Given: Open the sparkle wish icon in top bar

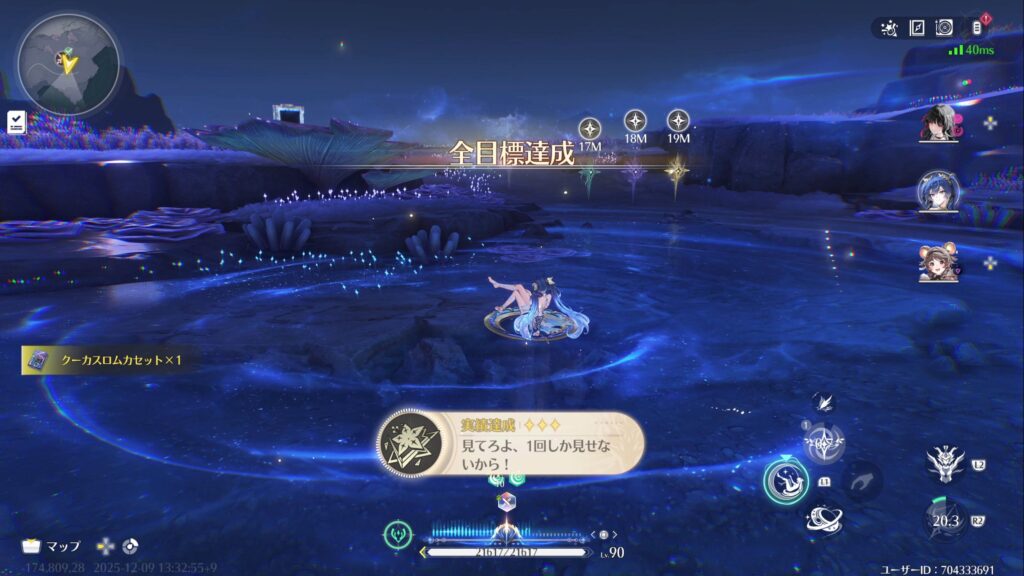Looking at the screenshot, I should (889, 28).
